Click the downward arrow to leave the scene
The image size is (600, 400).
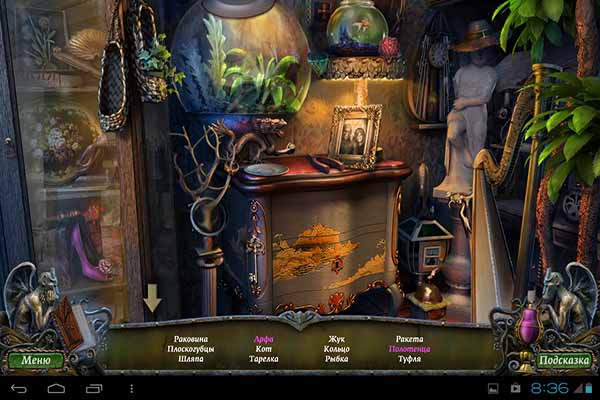coord(152,298)
